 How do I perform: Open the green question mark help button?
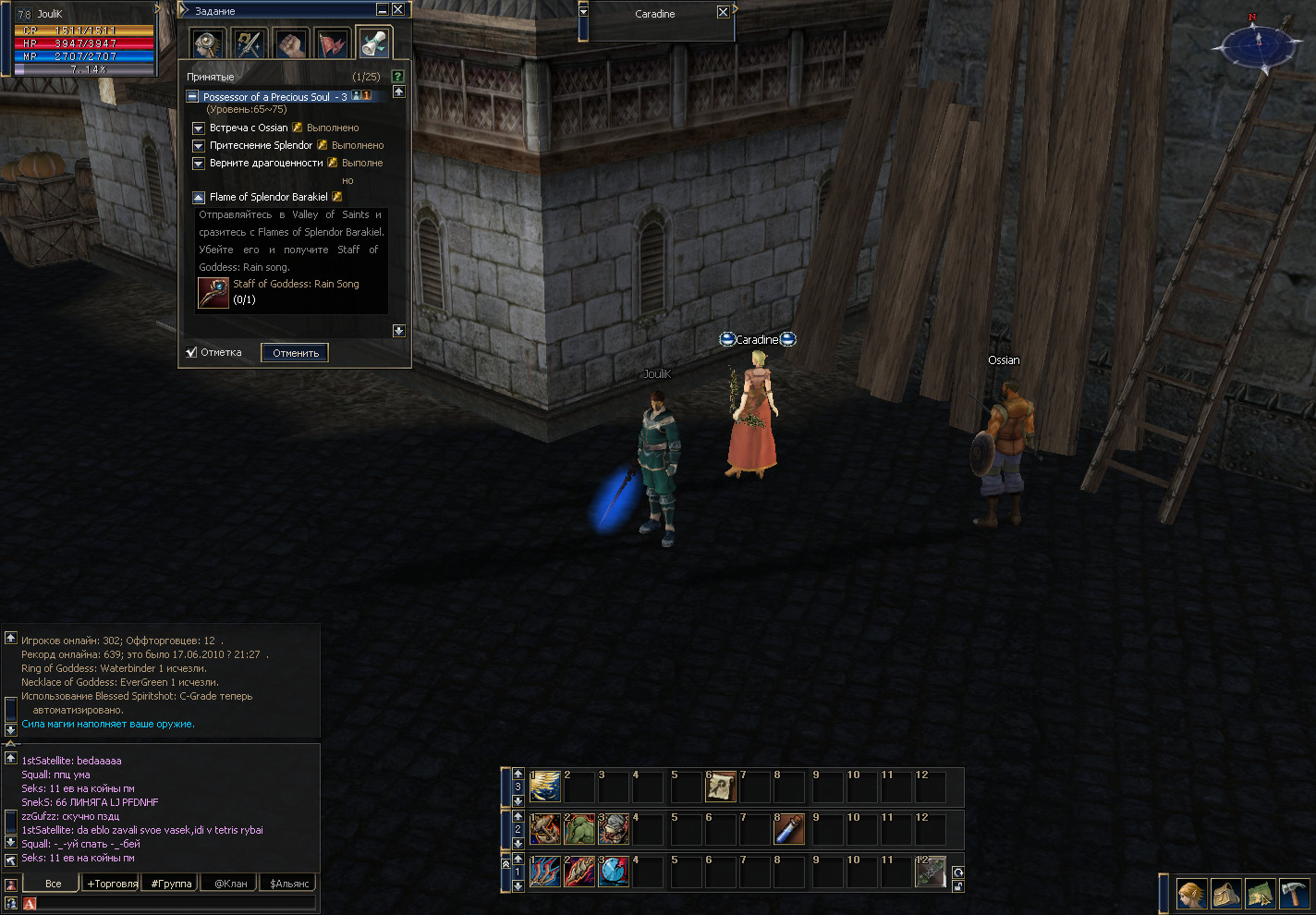pos(397,77)
